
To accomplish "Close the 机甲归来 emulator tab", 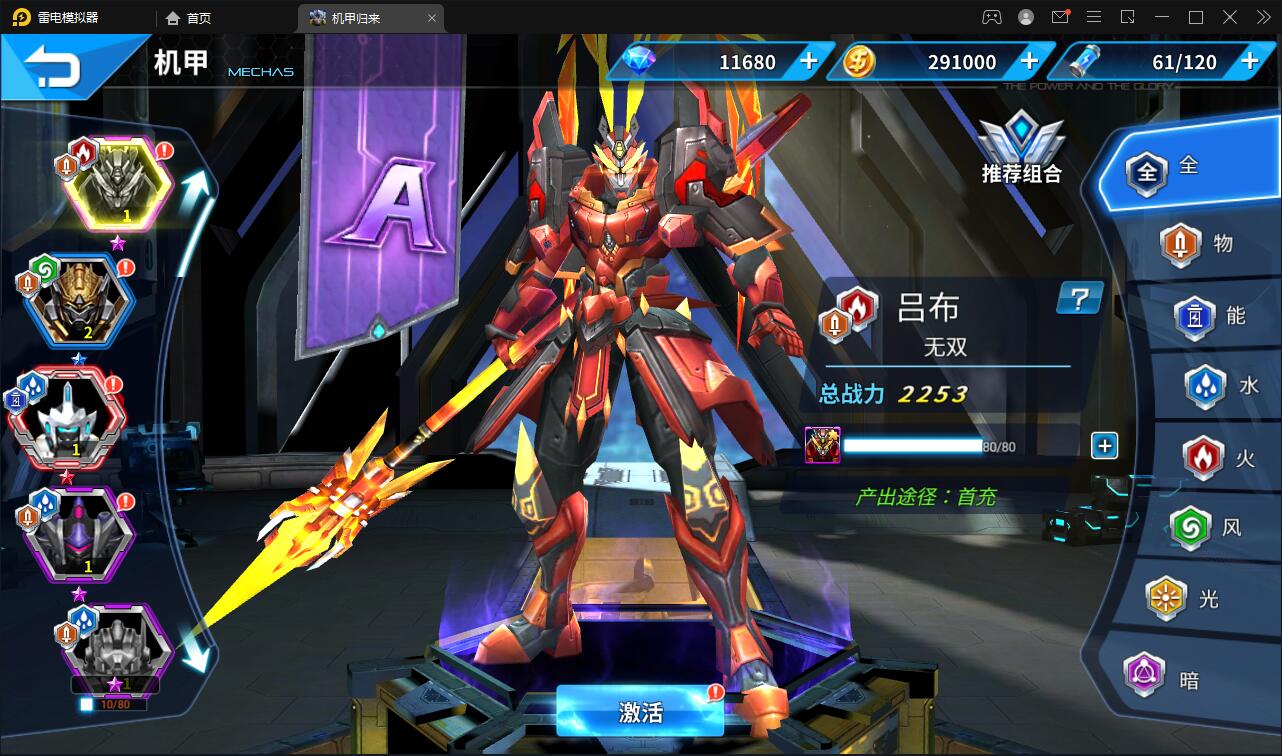I will (432, 18).
